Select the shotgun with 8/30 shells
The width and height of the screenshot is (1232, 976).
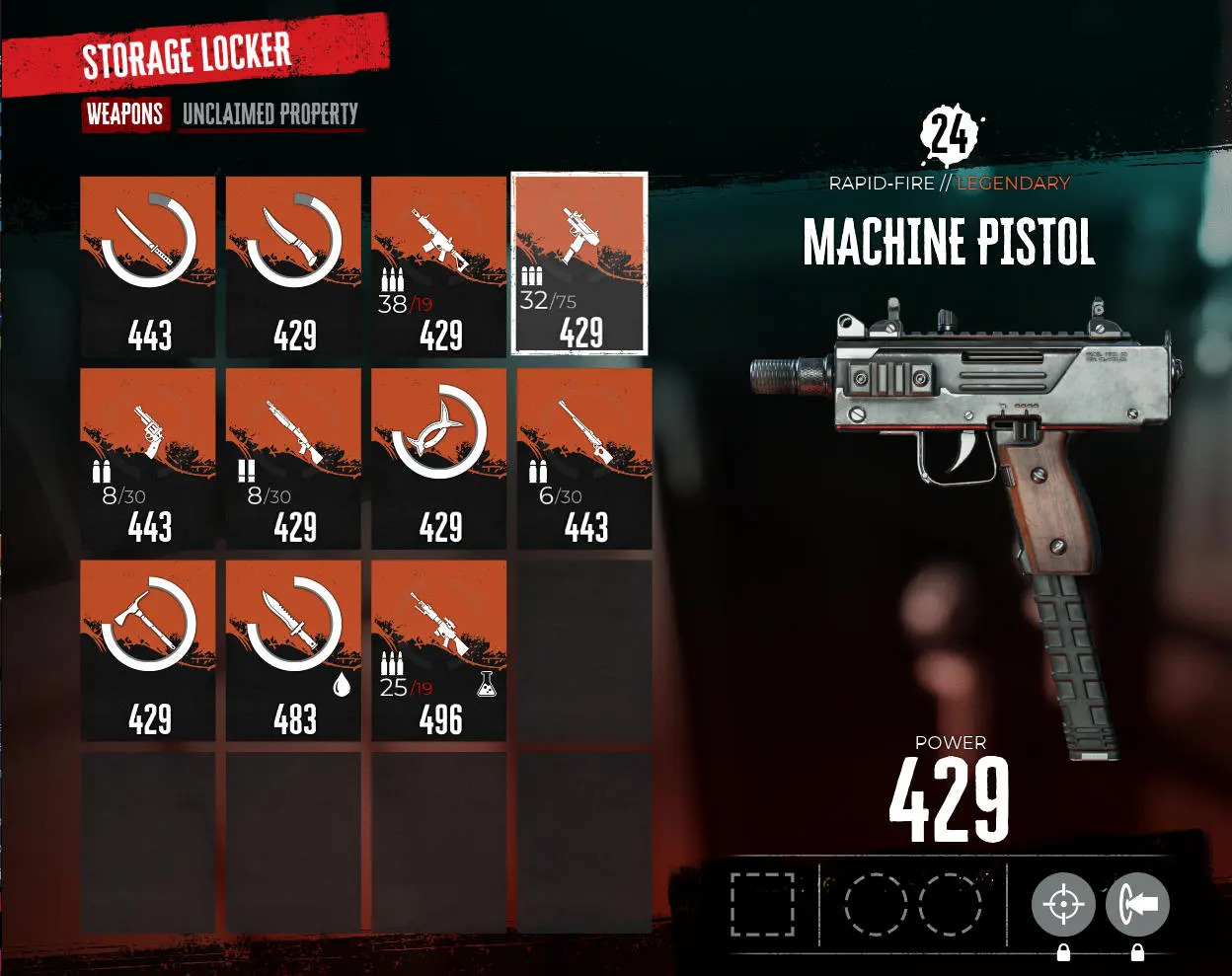coord(294,459)
